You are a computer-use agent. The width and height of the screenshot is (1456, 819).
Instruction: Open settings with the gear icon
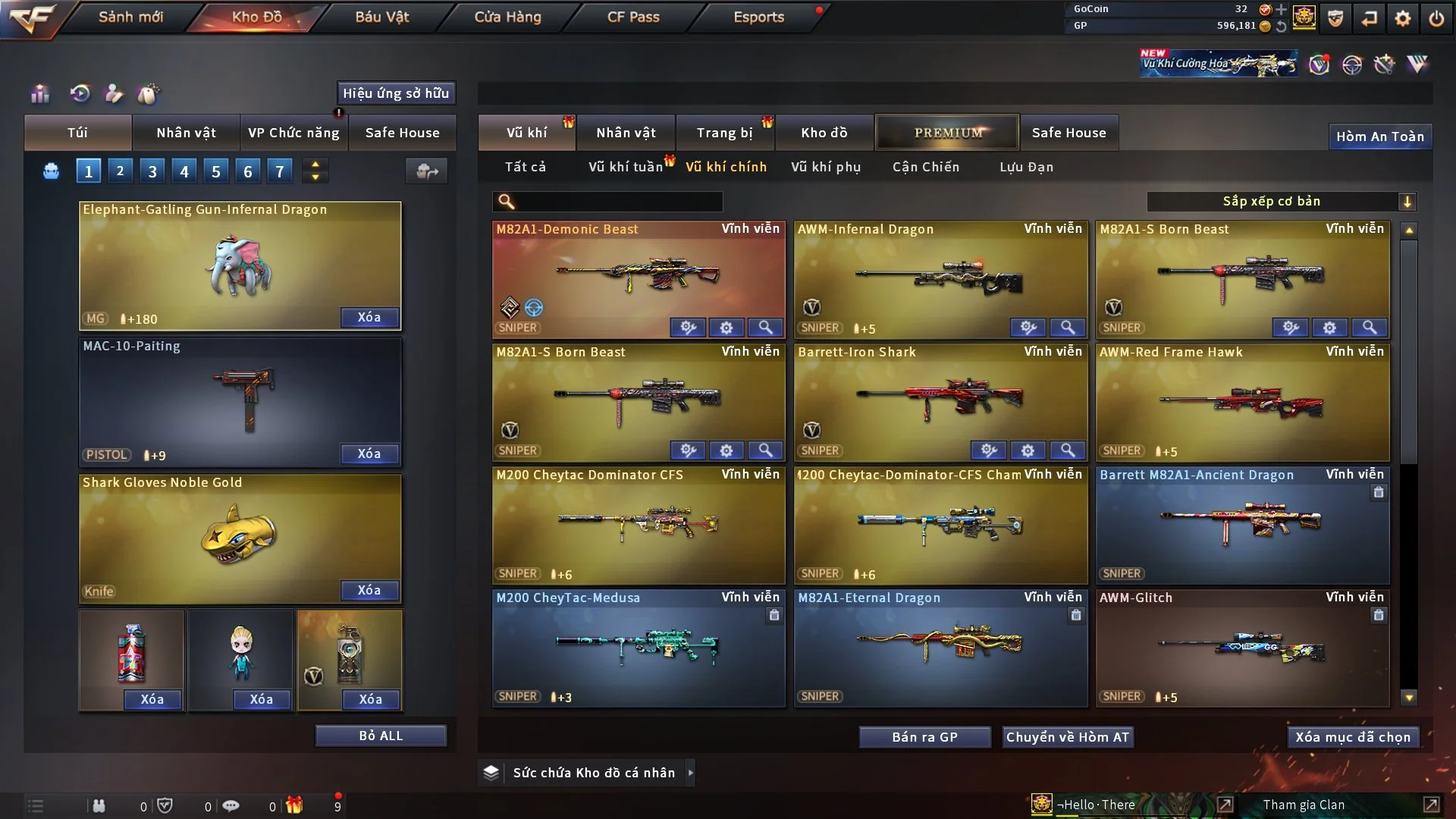(1403, 18)
